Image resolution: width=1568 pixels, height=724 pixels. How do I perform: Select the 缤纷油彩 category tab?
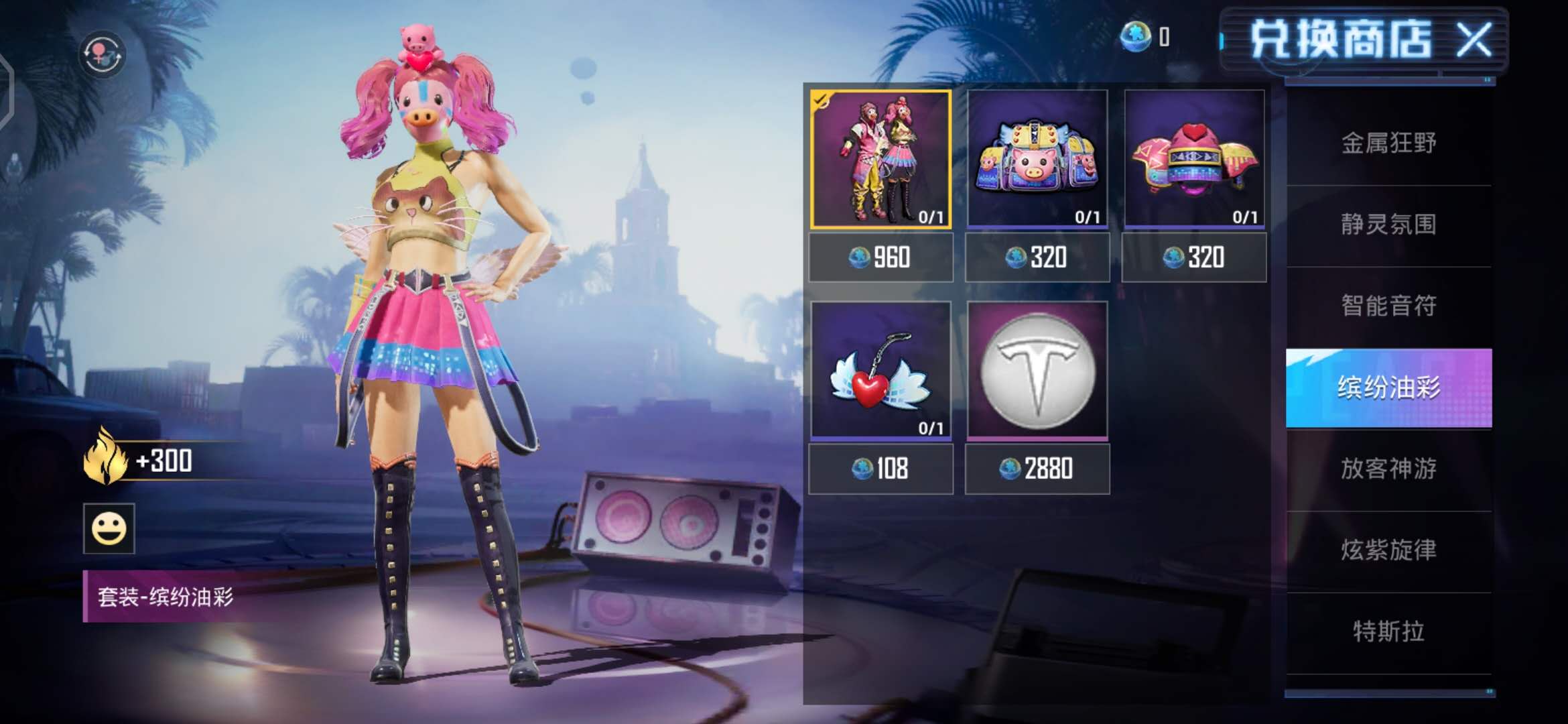1388,387
